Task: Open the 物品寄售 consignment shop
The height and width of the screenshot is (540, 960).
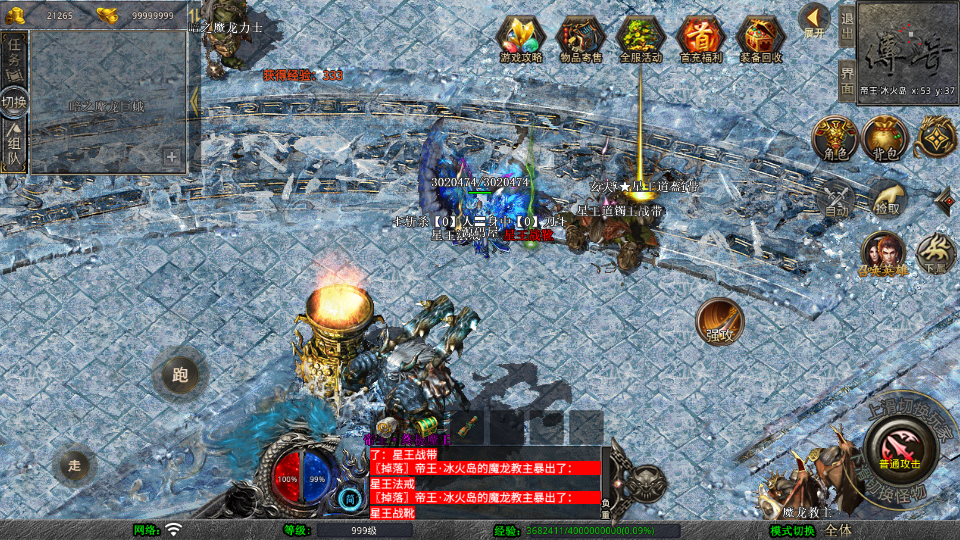Action: [x=580, y=38]
